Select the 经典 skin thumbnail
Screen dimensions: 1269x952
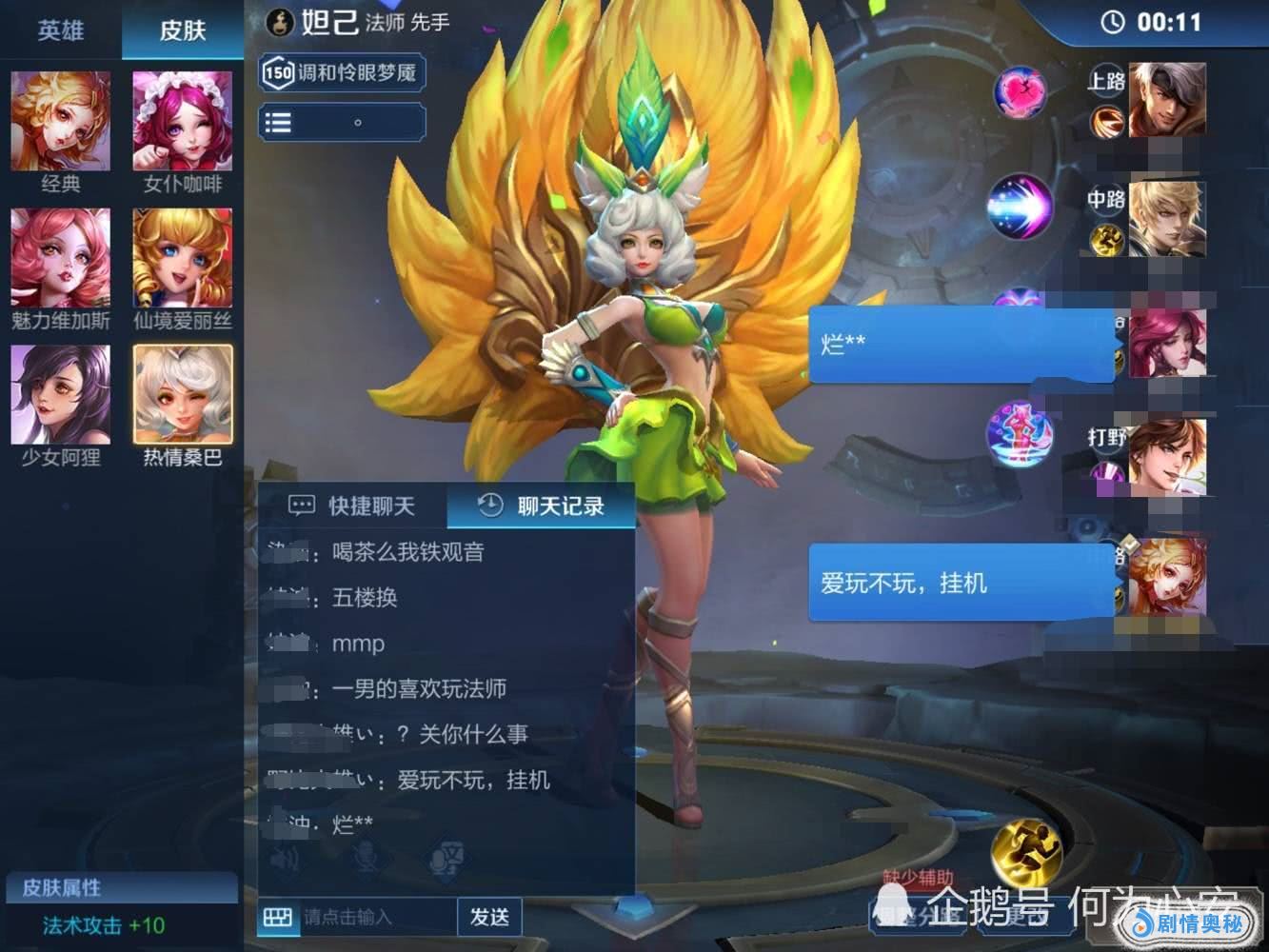tap(61, 122)
